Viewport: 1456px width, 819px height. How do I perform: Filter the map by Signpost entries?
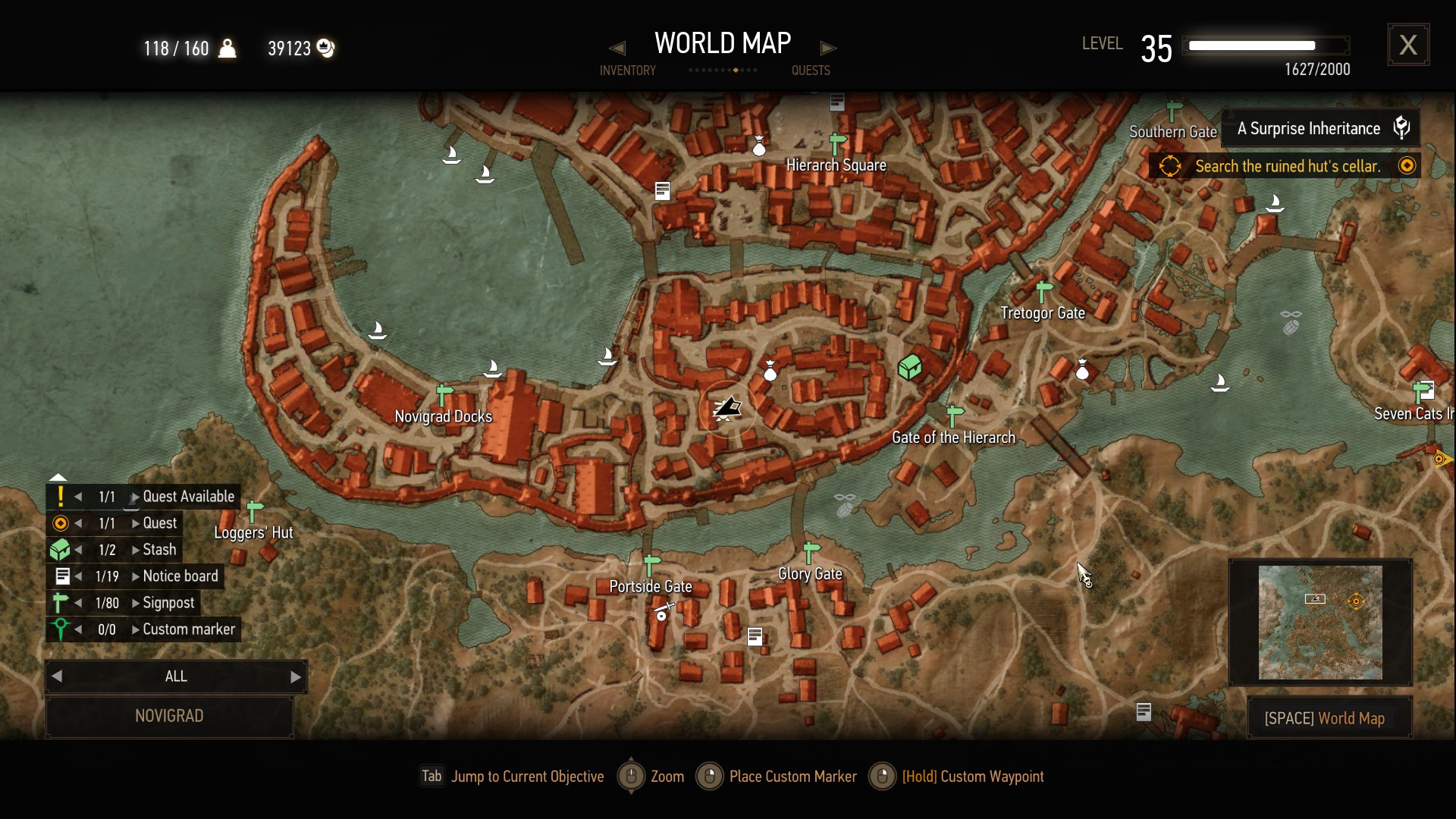[168, 603]
